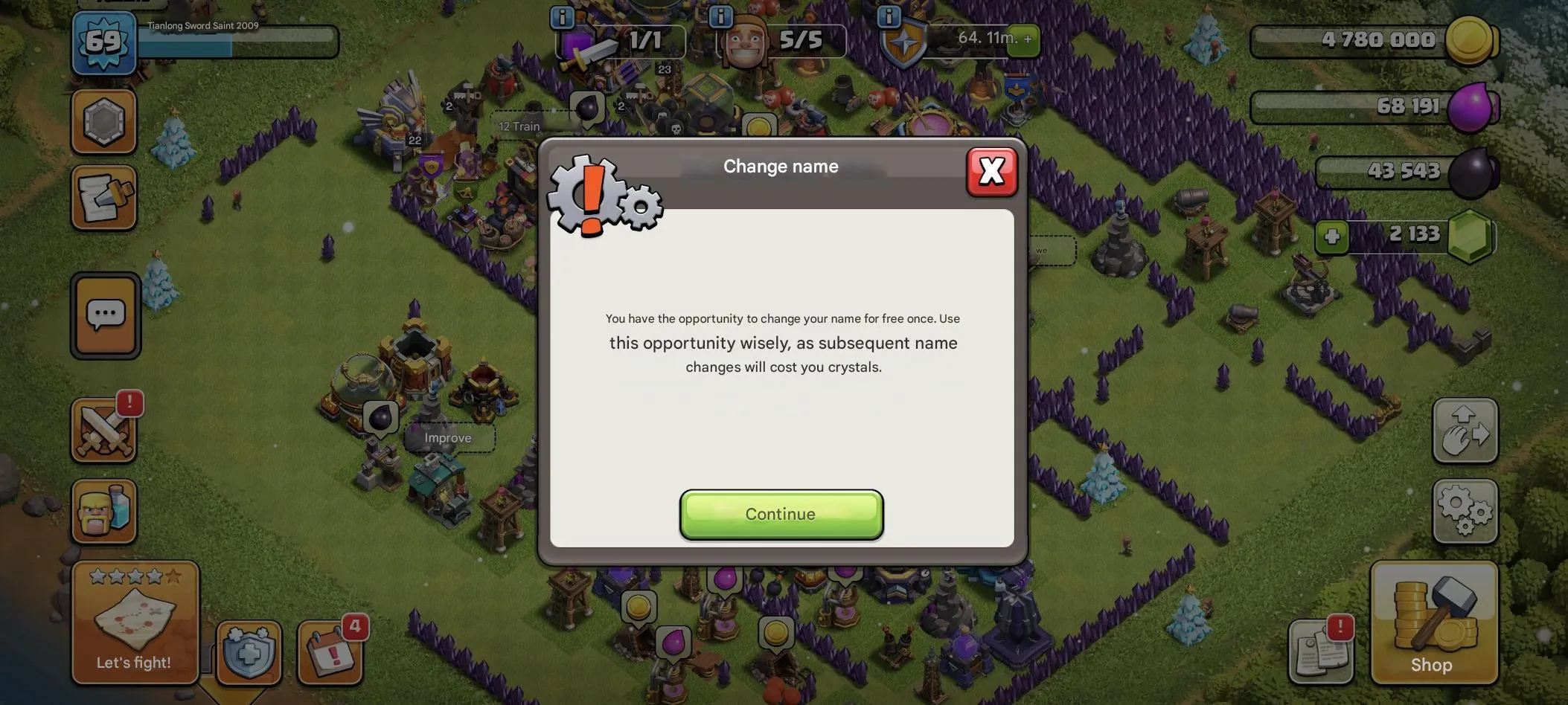Open the clan scroll icon on left sidebar
The image size is (1568, 705).
(105, 197)
